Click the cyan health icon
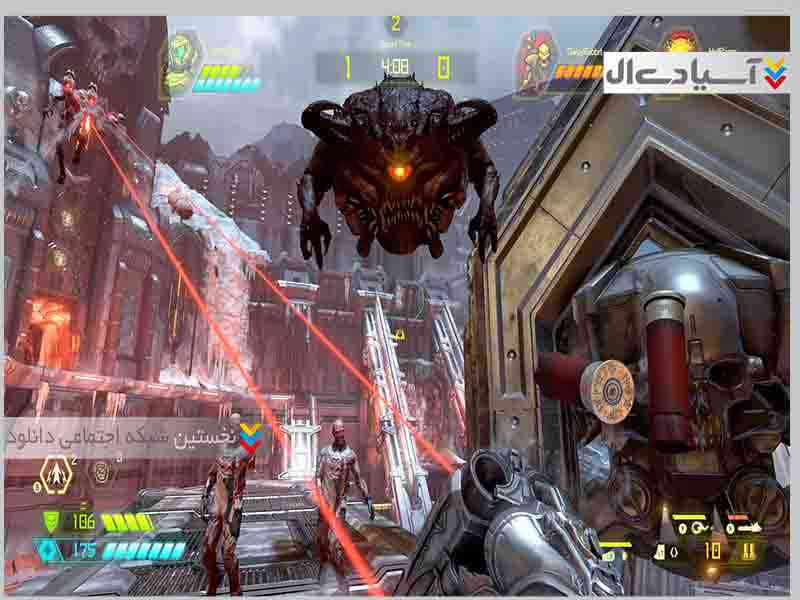Viewport: 800px width, 600px height. coord(47,549)
